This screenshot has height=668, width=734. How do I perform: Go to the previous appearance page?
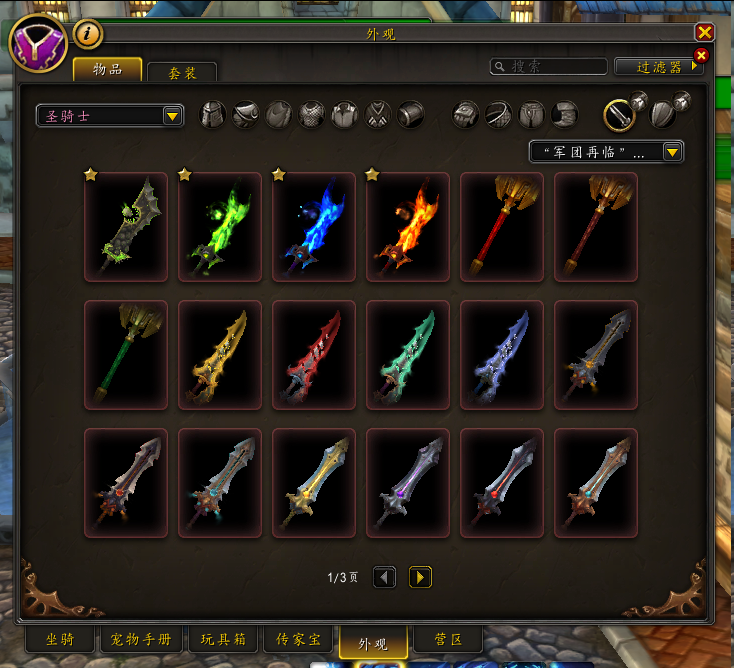[x=385, y=577]
